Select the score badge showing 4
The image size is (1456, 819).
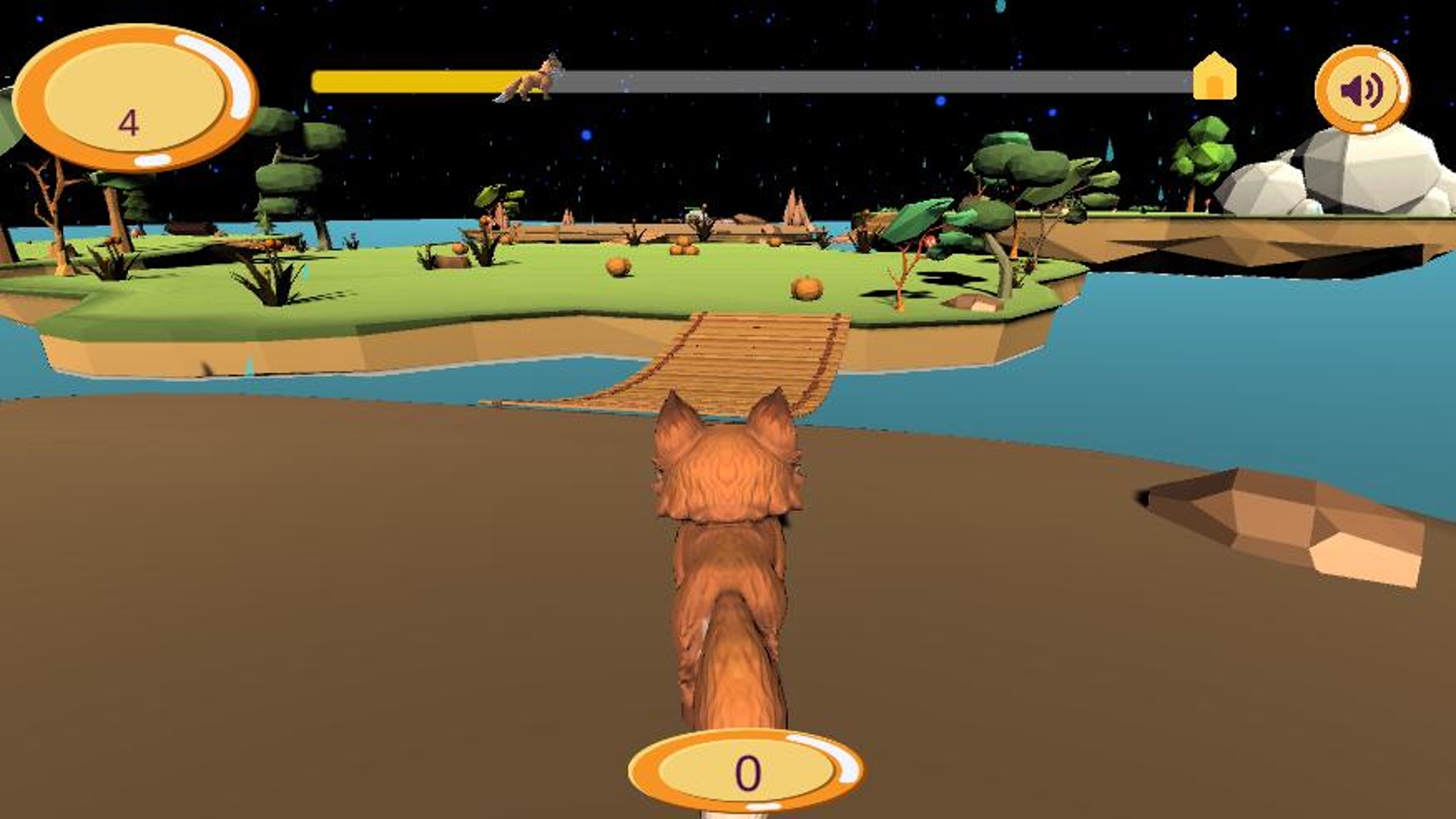[x=139, y=95]
